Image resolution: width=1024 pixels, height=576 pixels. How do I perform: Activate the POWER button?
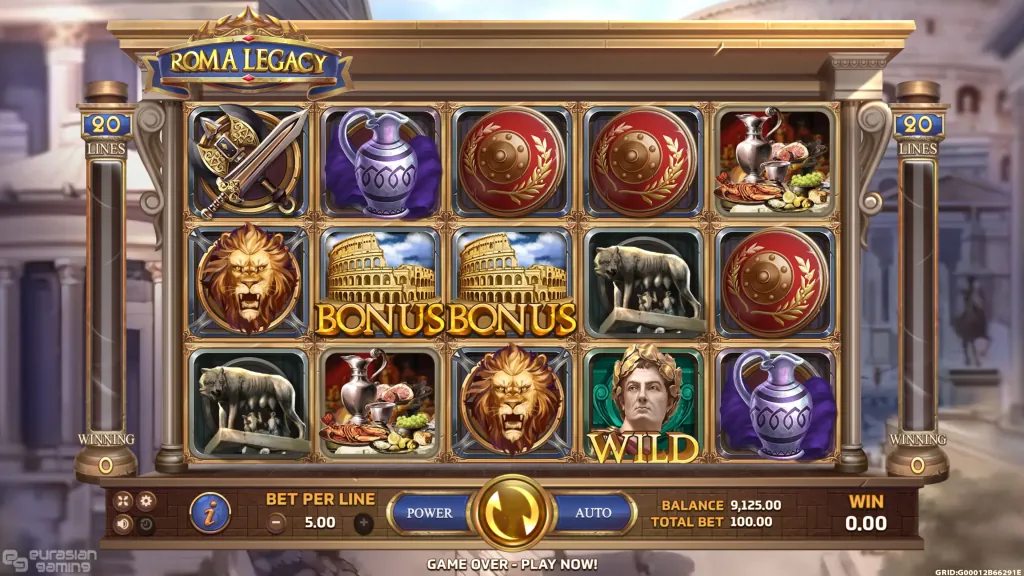point(430,513)
